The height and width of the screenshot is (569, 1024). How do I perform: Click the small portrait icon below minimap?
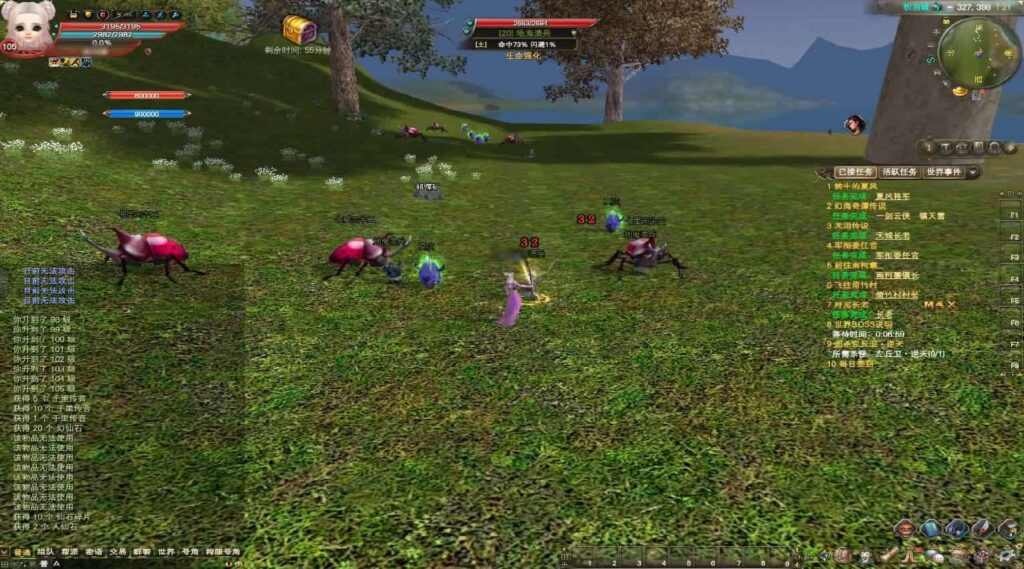[x=855, y=124]
